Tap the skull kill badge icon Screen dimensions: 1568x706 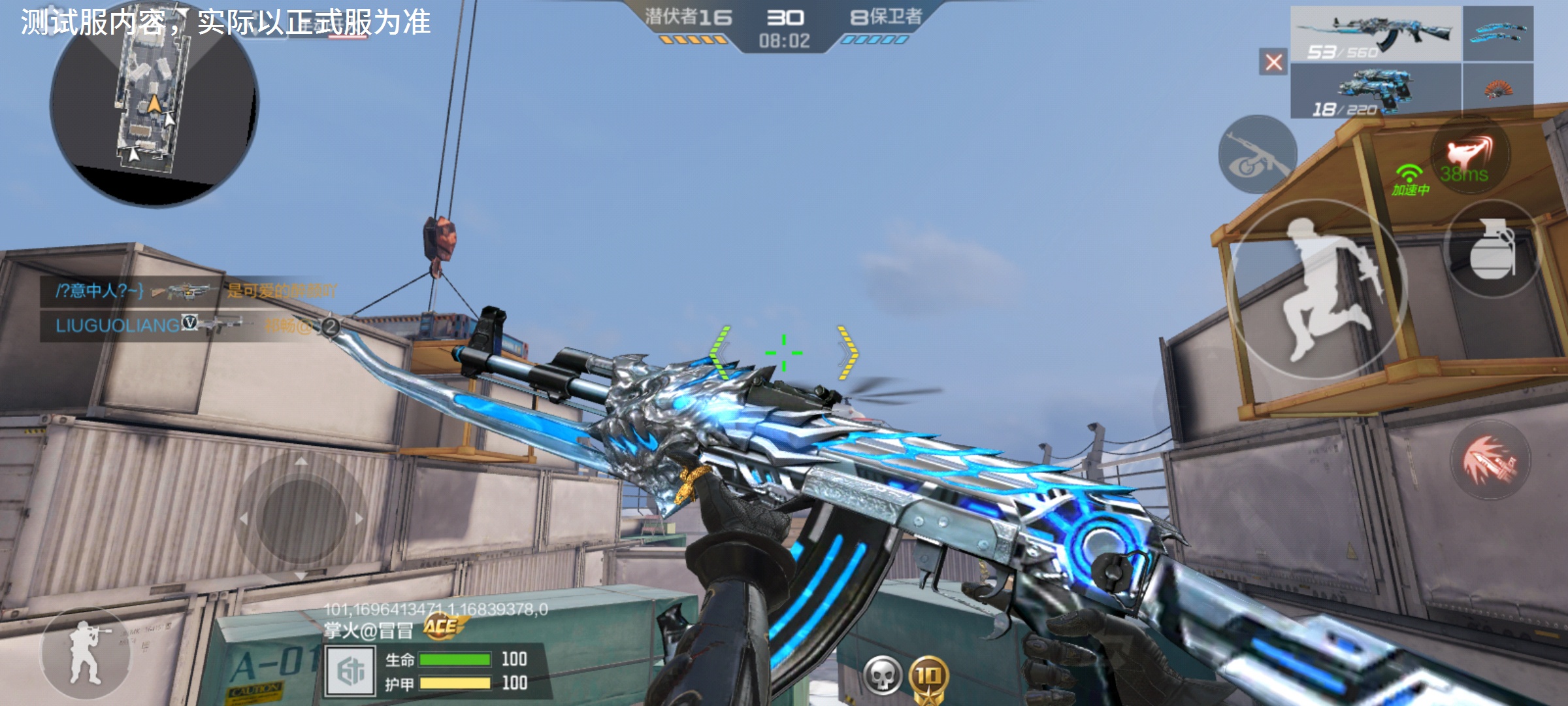coord(882,676)
